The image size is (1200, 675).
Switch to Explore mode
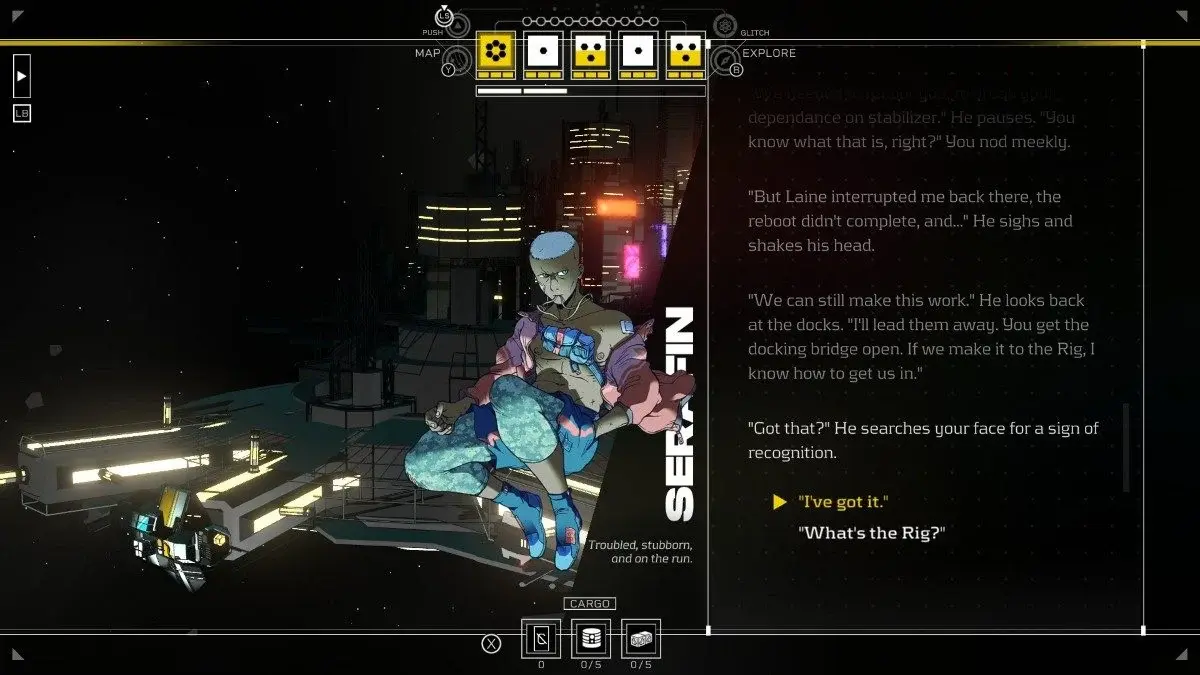(x=725, y=60)
